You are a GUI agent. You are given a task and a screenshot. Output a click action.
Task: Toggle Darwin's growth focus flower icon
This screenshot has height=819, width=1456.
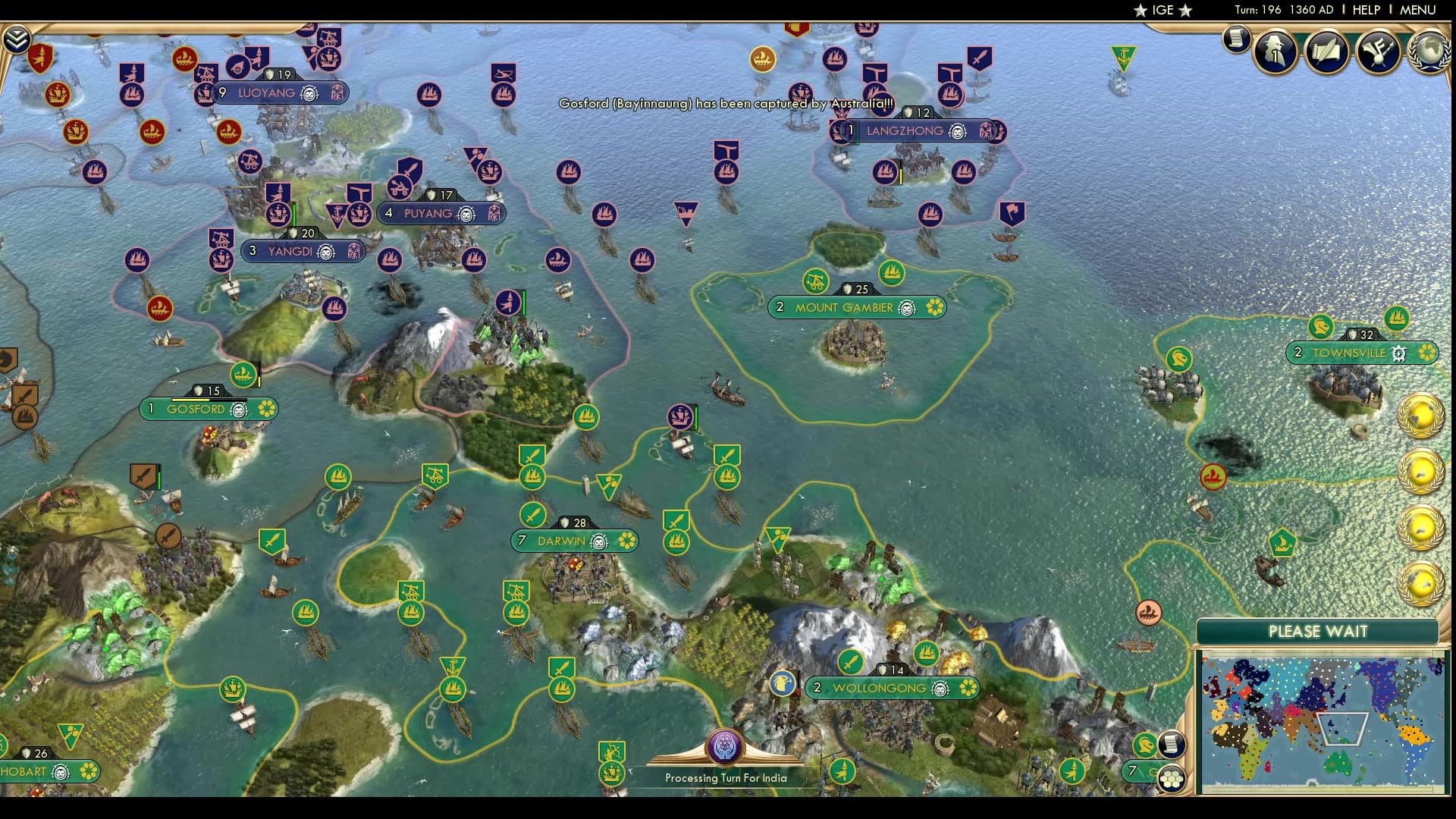pyautogui.click(x=627, y=541)
